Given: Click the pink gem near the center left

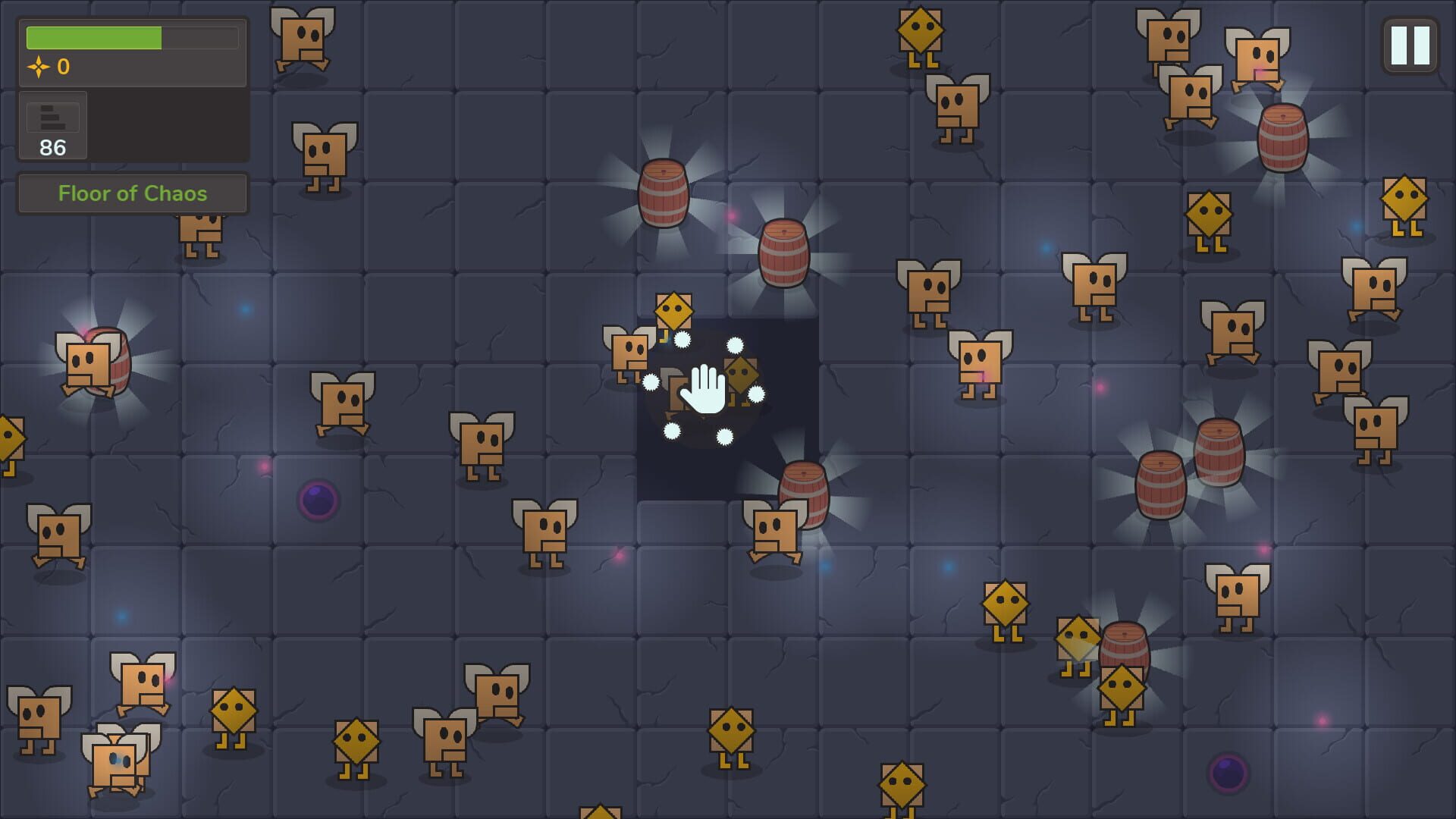Looking at the screenshot, I should (265, 466).
